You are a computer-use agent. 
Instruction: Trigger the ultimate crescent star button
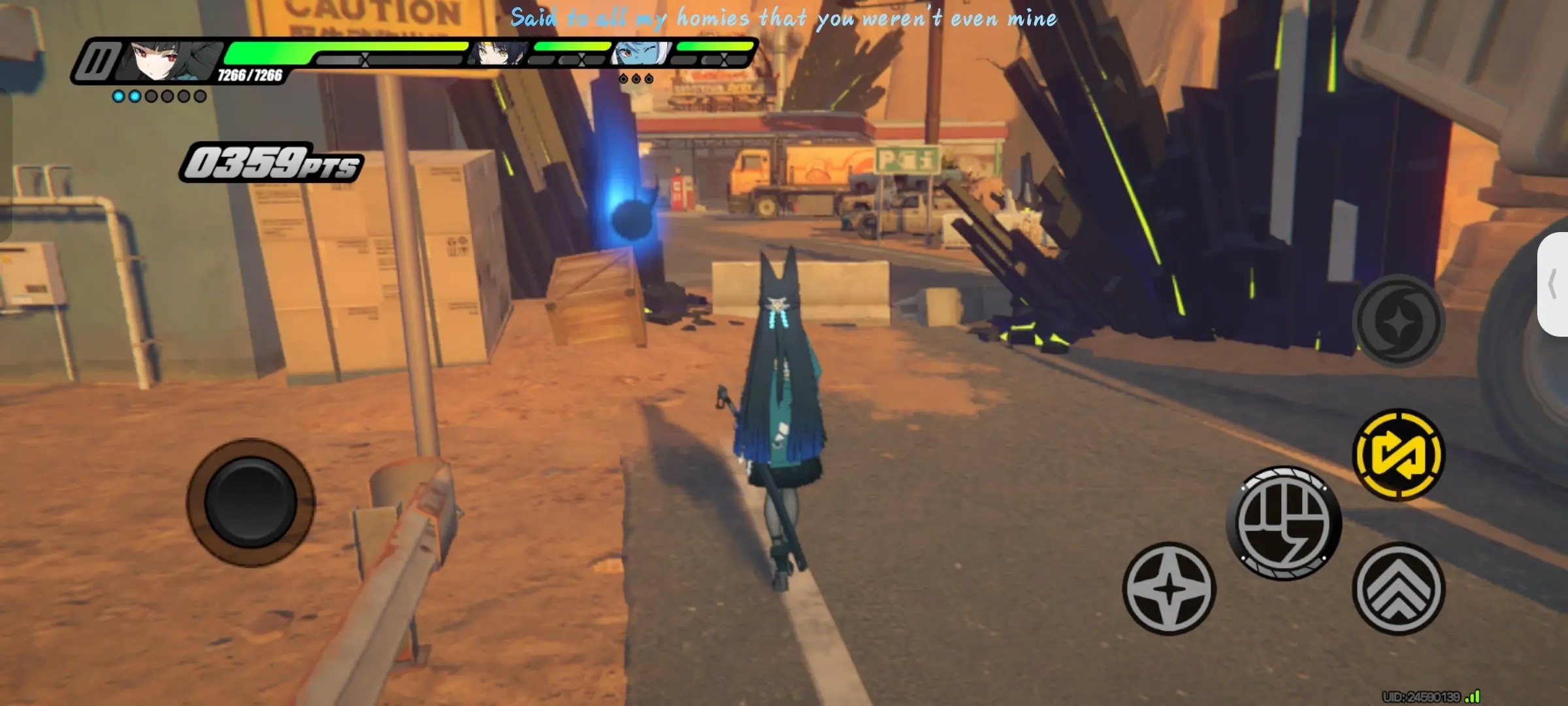[1398, 320]
